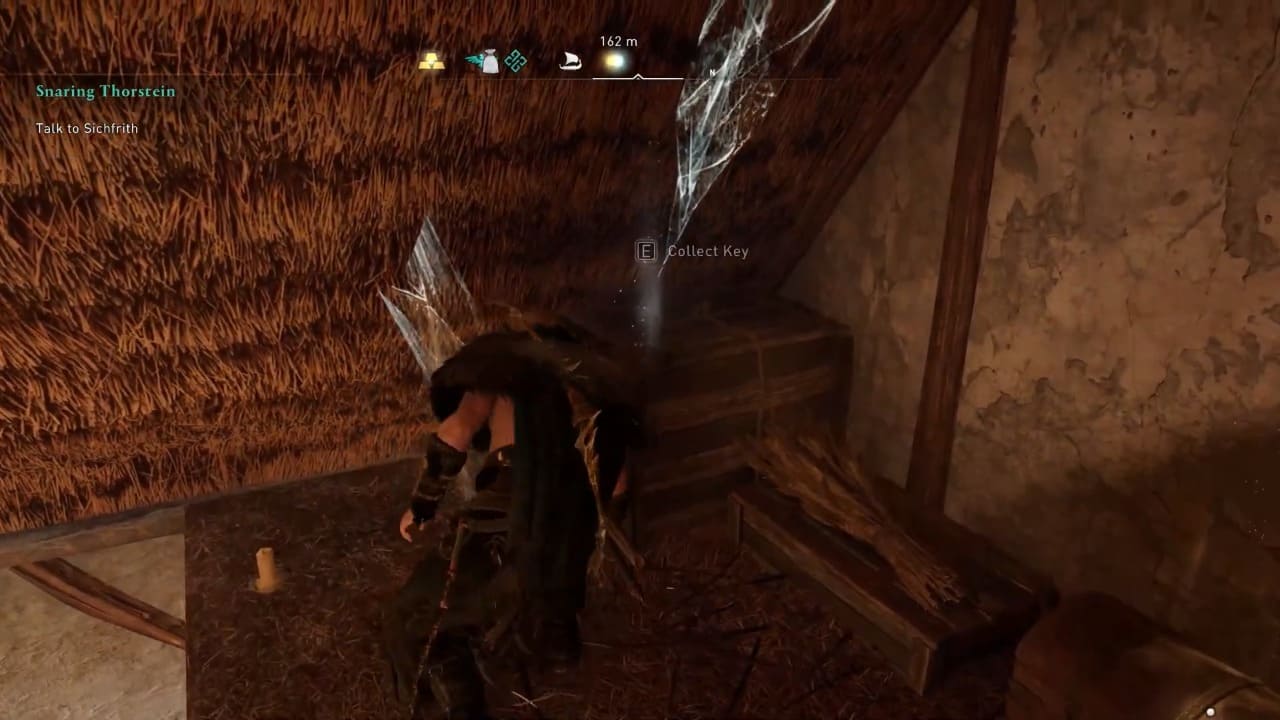Select the trade goods pouch icon

click(x=489, y=60)
